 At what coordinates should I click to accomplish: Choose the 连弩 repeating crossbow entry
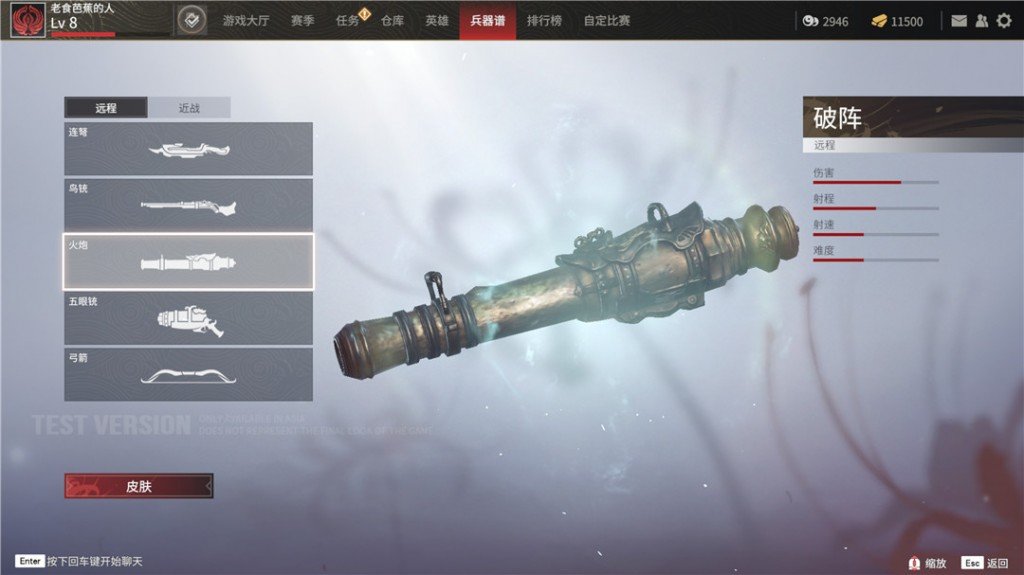coord(188,149)
